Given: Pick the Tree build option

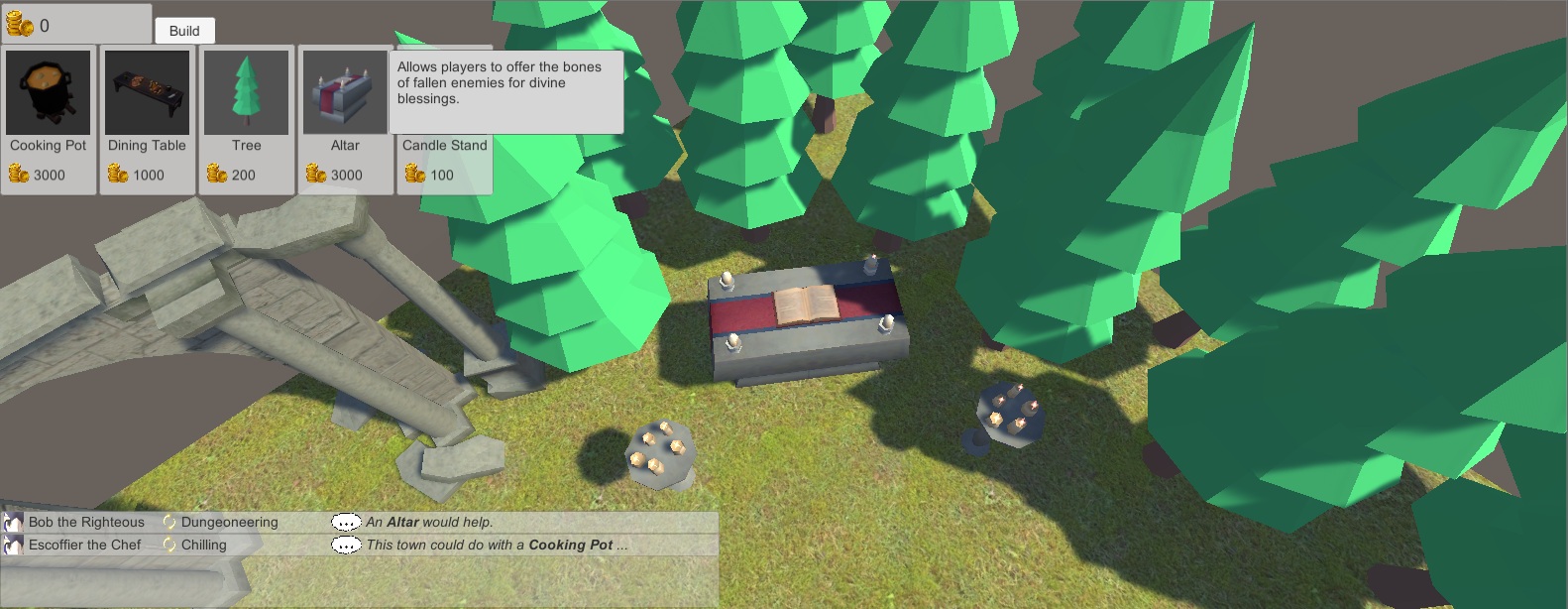Looking at the screenshot, I should [247, 119].
